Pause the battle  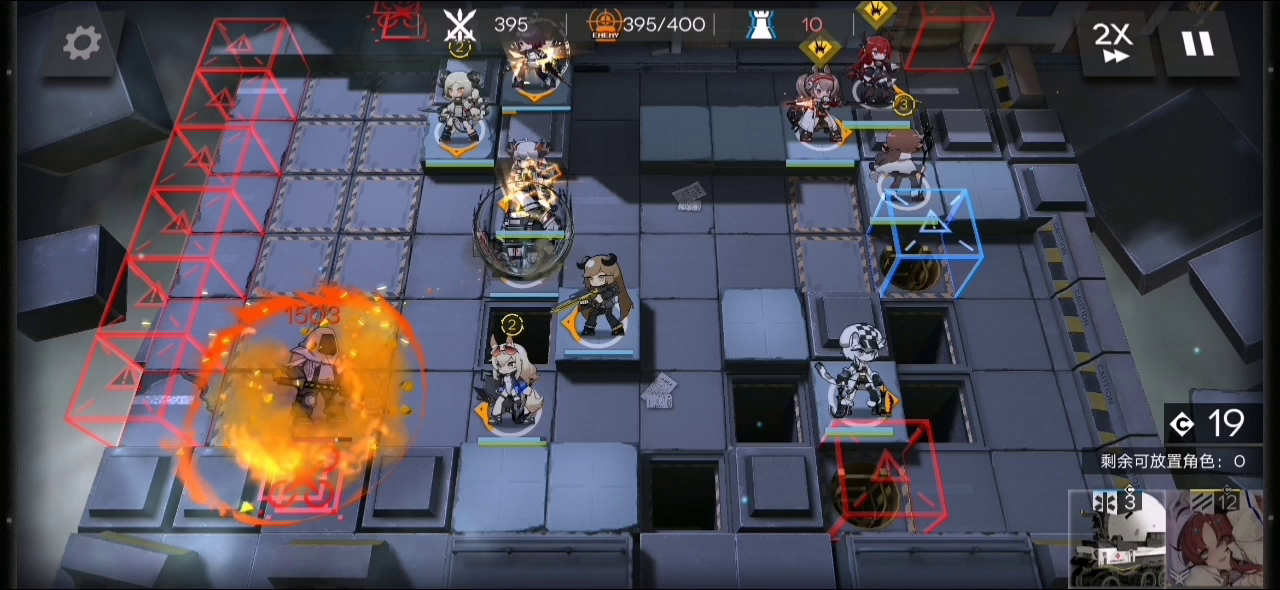coord(1197,43)
